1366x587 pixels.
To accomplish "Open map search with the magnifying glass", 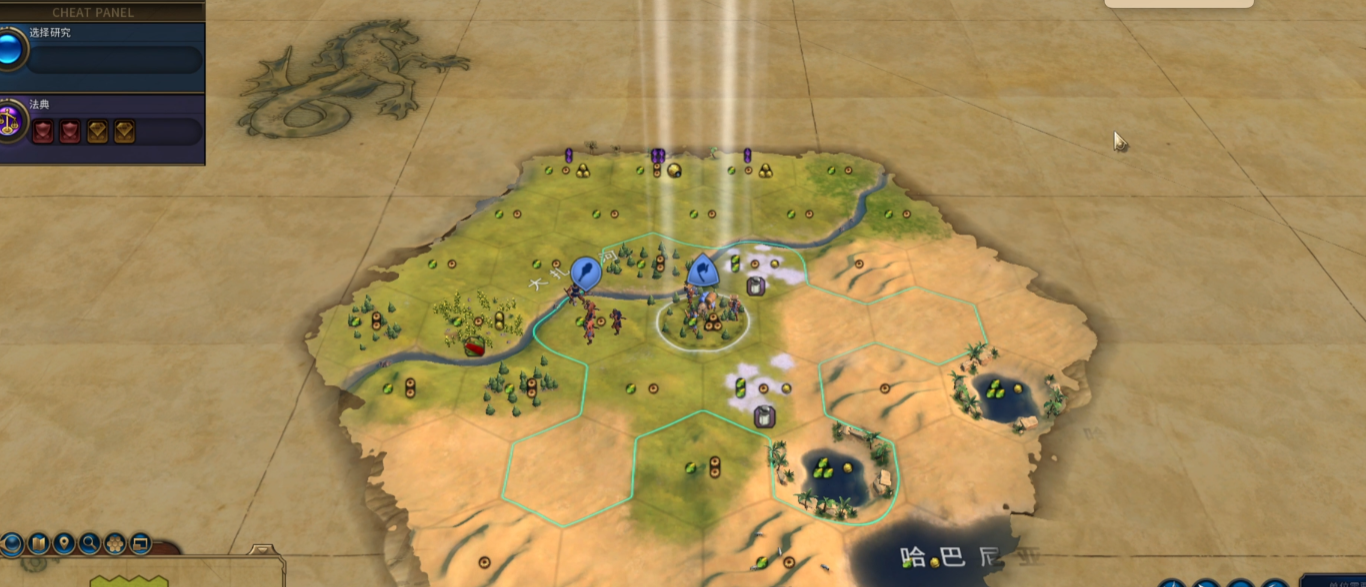I will click(90, 544).
